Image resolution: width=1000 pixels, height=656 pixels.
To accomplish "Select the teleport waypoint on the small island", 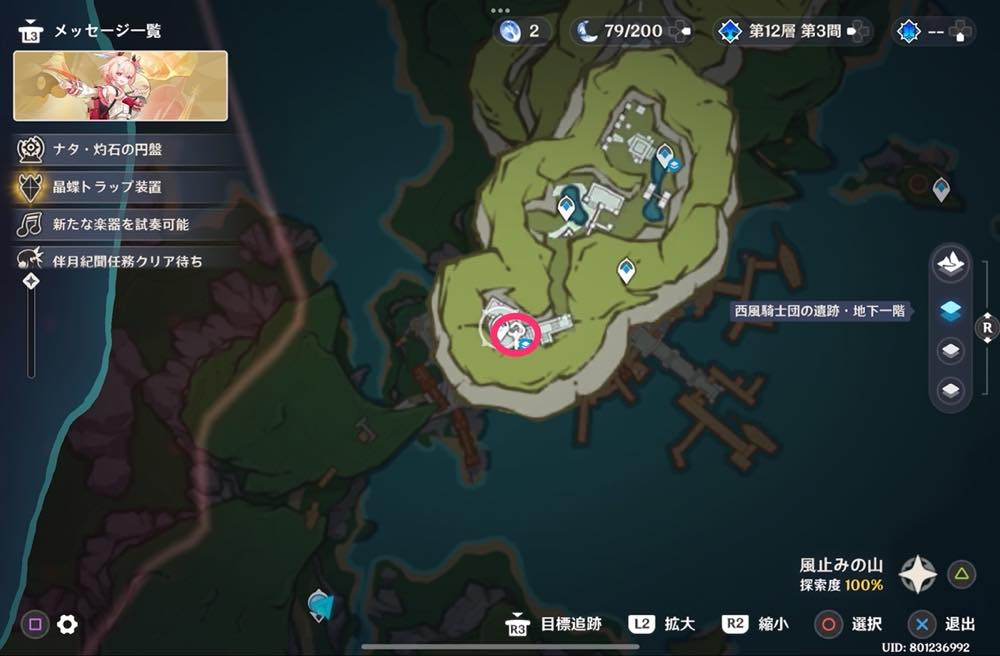I will coord(941,188).
